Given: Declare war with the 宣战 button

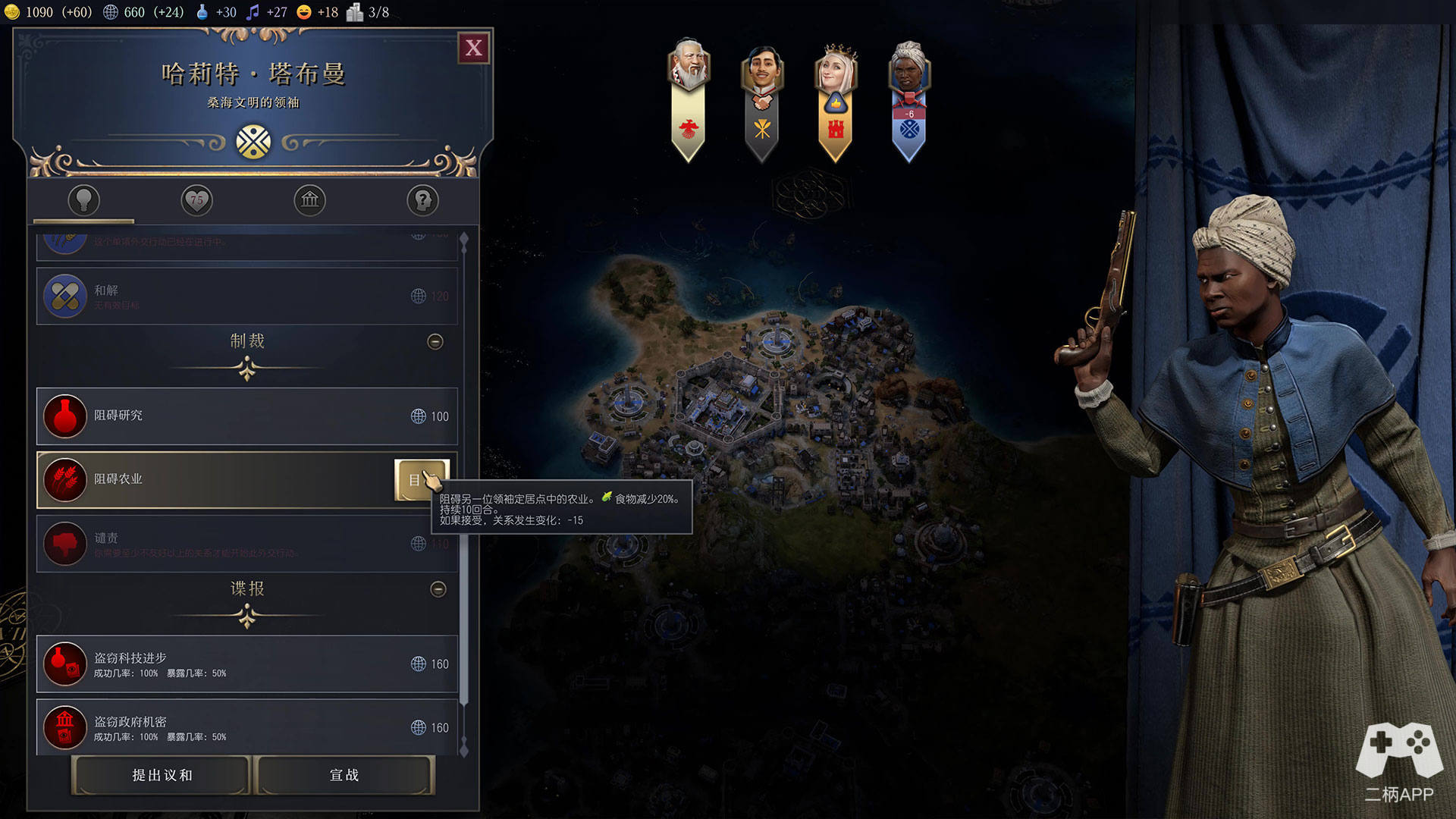Looking at the screenshot, I should tap(344, 775).
